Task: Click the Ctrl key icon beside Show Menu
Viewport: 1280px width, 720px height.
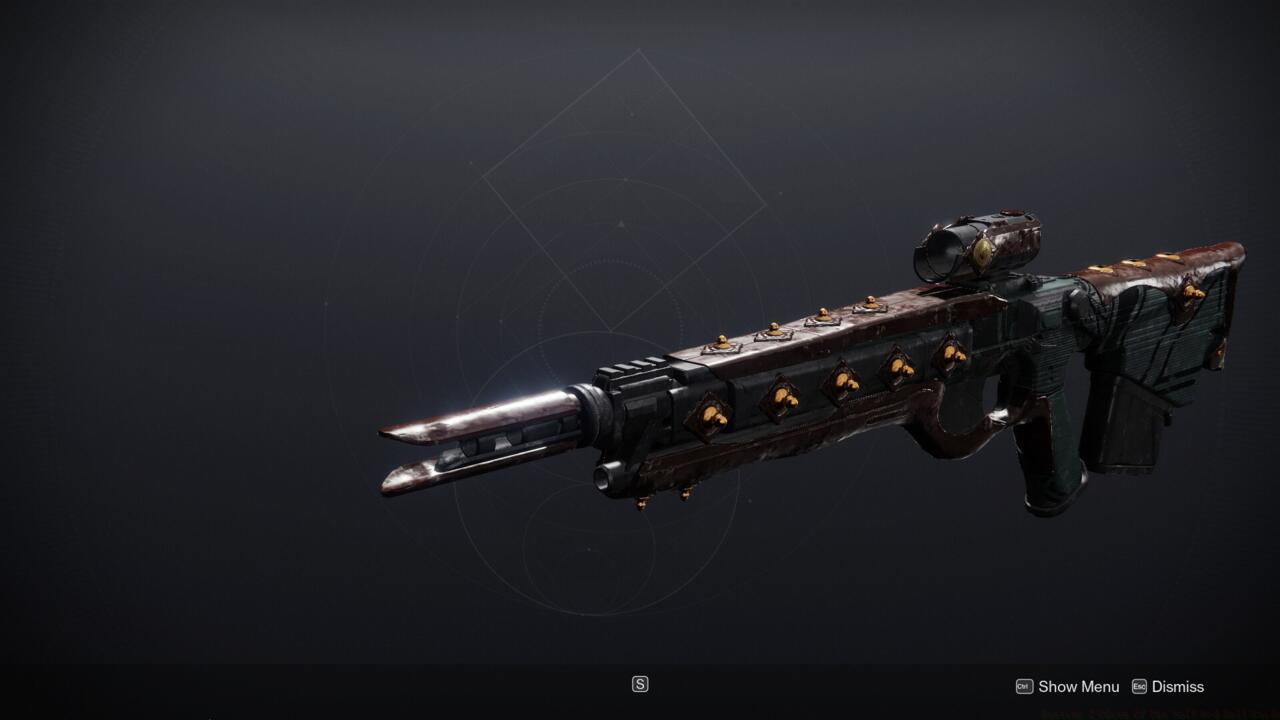Action: (x=1023, y=687)
